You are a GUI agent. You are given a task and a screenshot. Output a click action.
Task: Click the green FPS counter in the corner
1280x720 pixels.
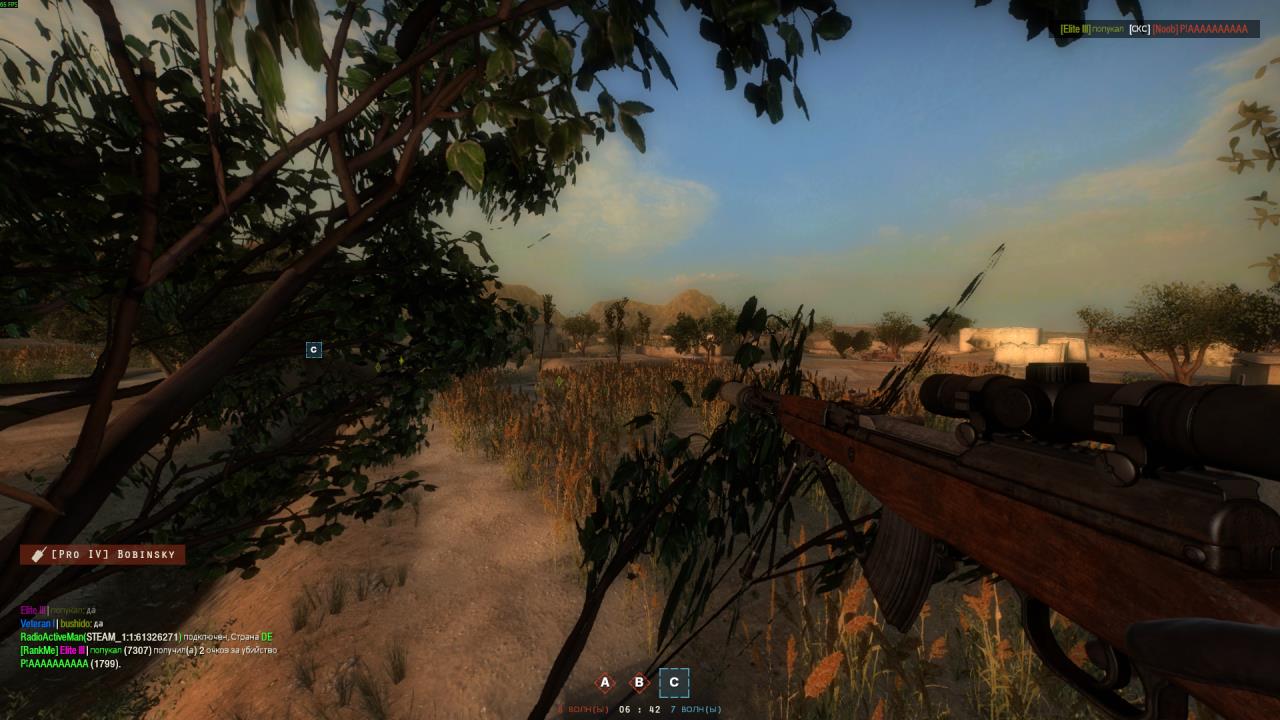[x=12, y=5]
